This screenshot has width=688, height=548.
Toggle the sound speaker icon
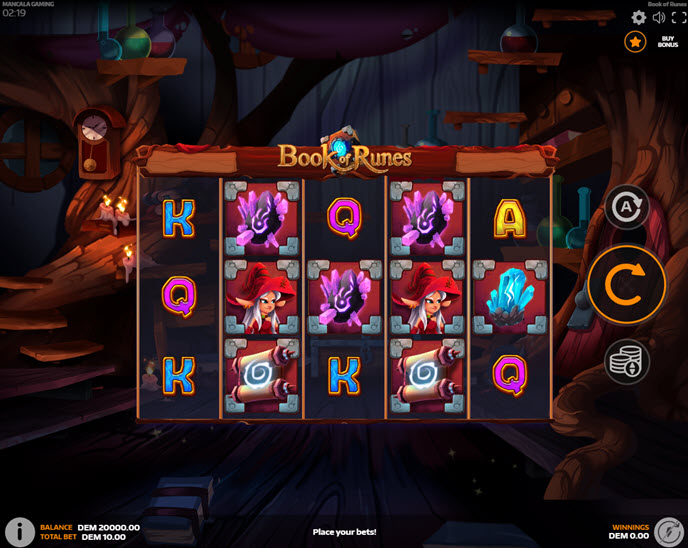(x=659, y=18)
